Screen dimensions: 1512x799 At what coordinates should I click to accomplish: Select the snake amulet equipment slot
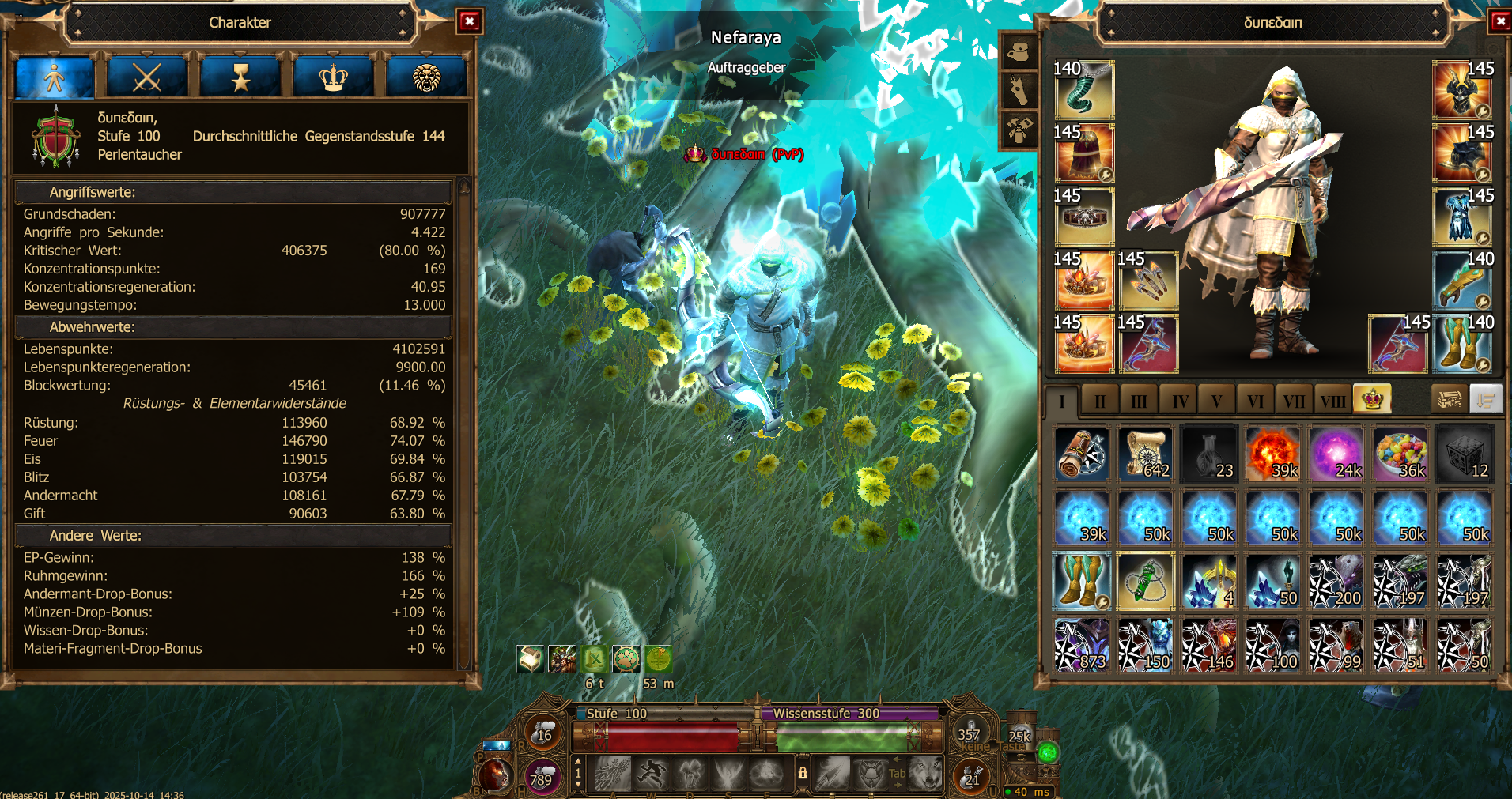click(1083, 91)
